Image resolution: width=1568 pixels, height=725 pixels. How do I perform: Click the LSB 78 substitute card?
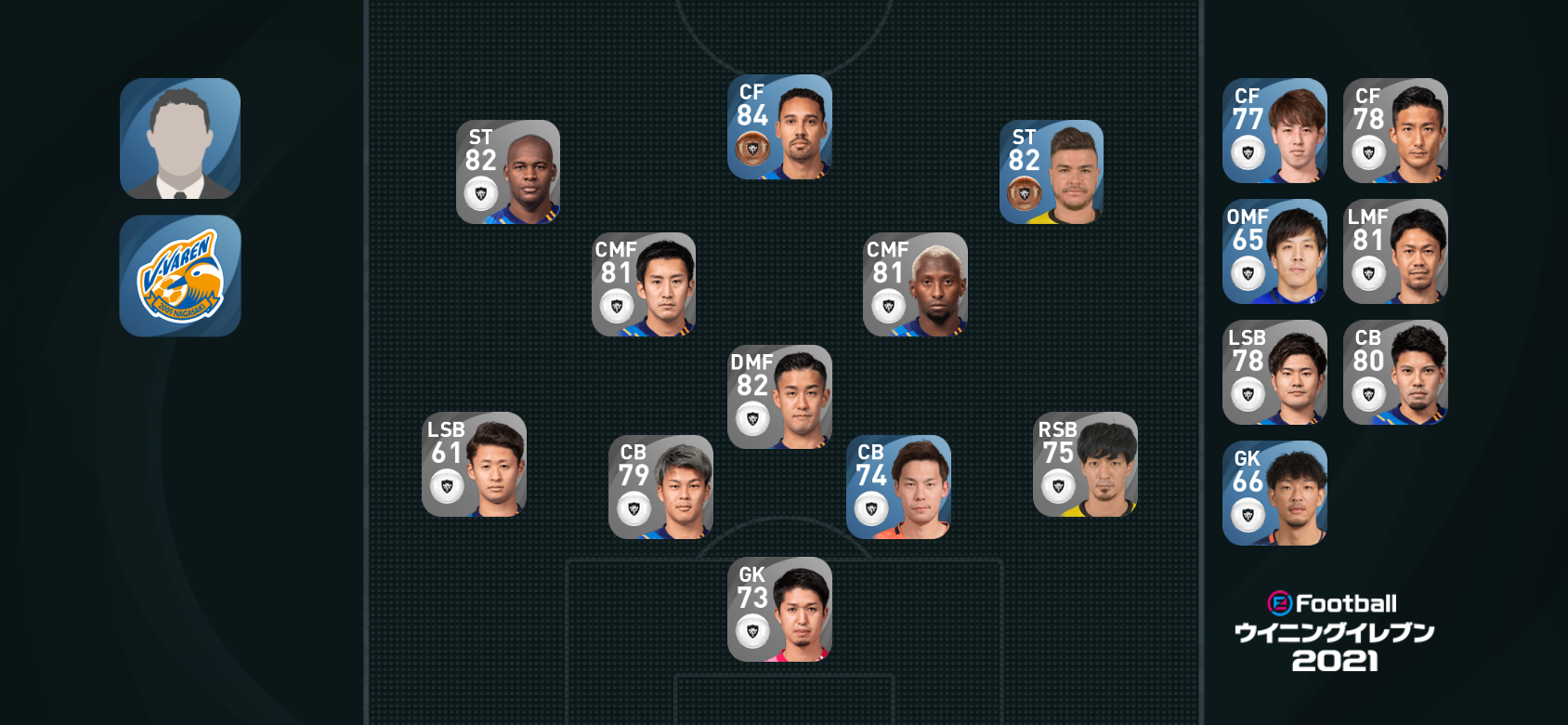(1274, 373)
